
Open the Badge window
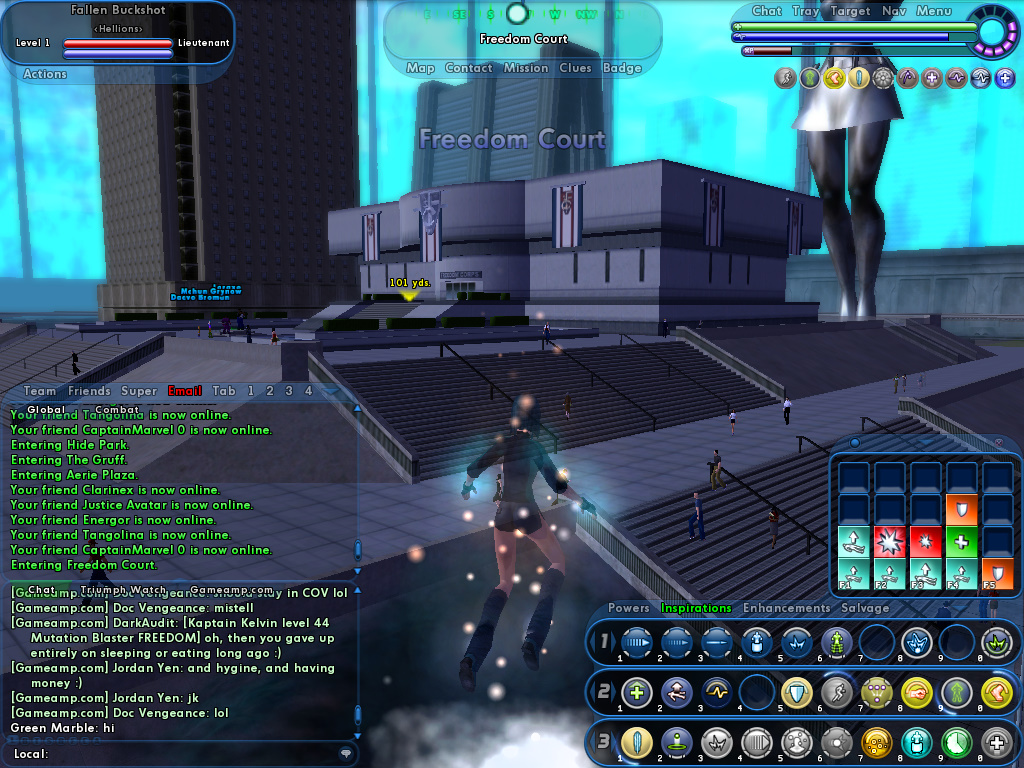tap(622, 68)
